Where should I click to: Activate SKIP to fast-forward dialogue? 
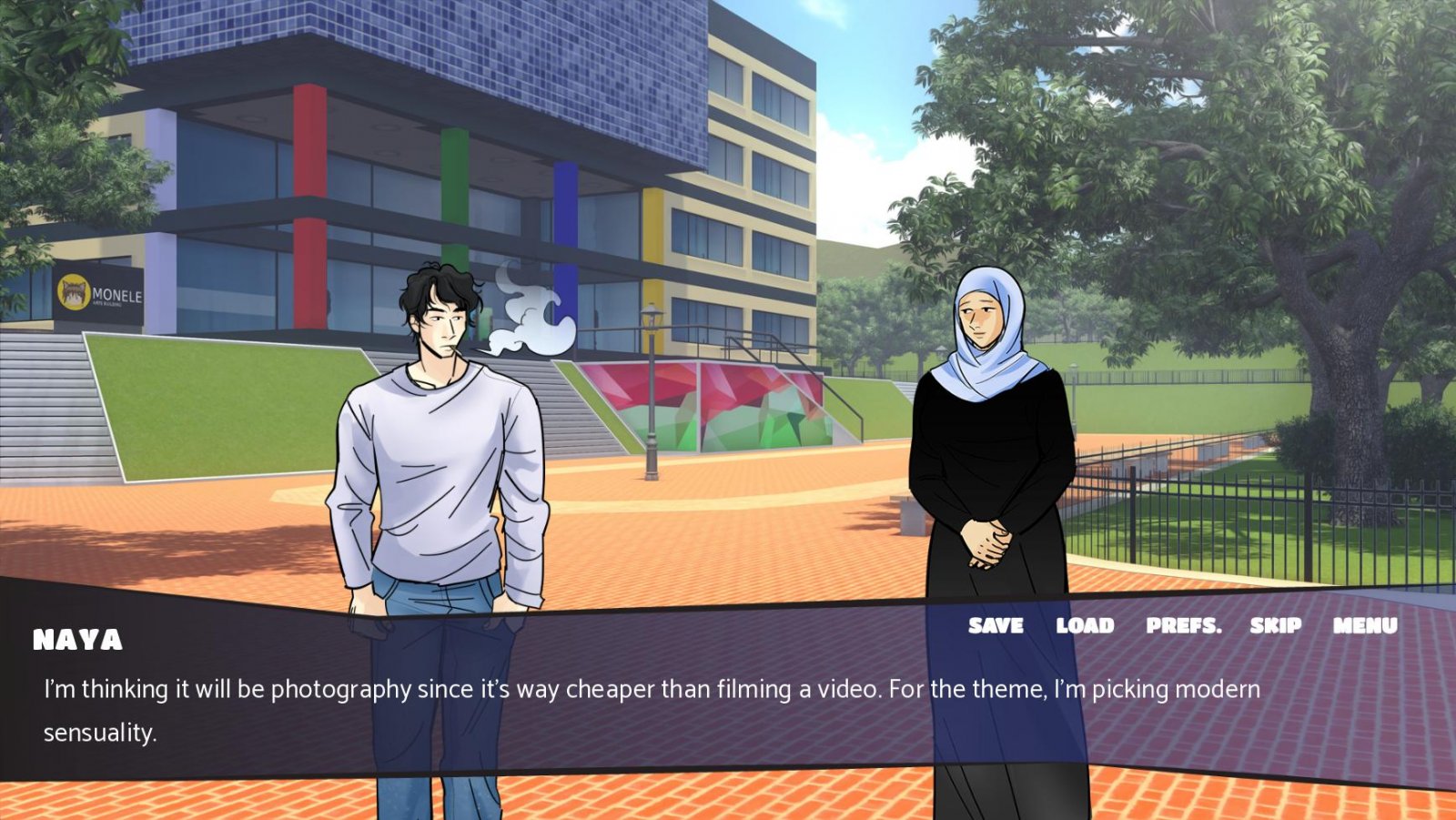tap(1275, 625)
